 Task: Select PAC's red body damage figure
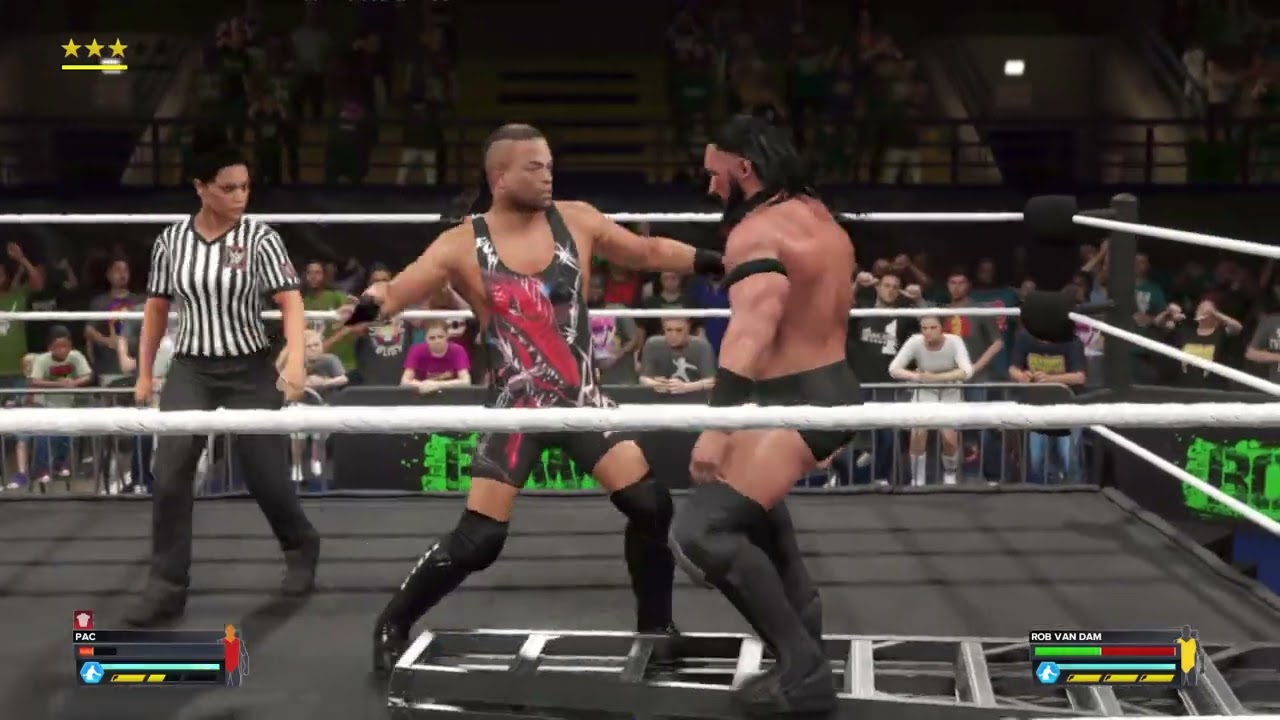click(232, 654)
